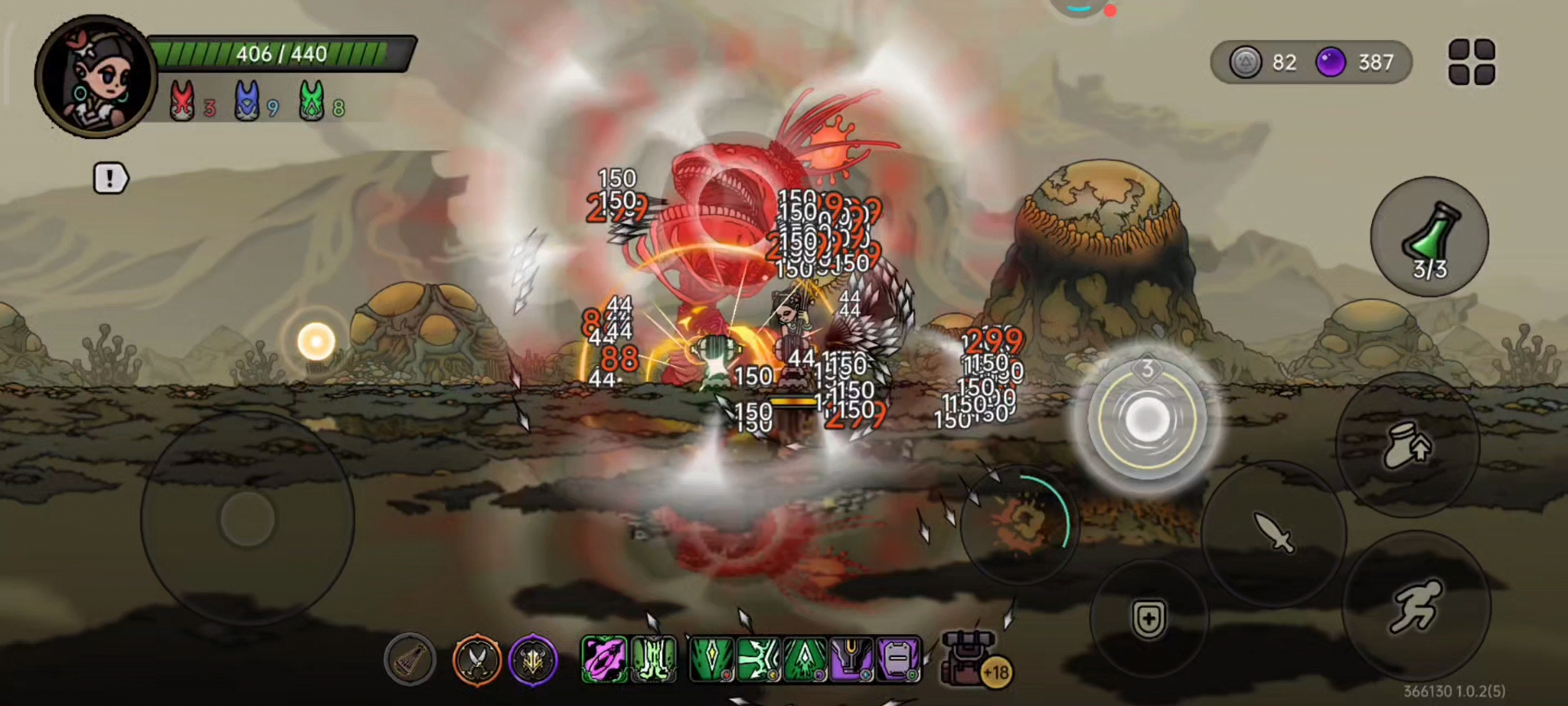Choose the green boots equipment icon
Image resolution: width=1568 pixels, height=706 pixels.
point(653,659)
